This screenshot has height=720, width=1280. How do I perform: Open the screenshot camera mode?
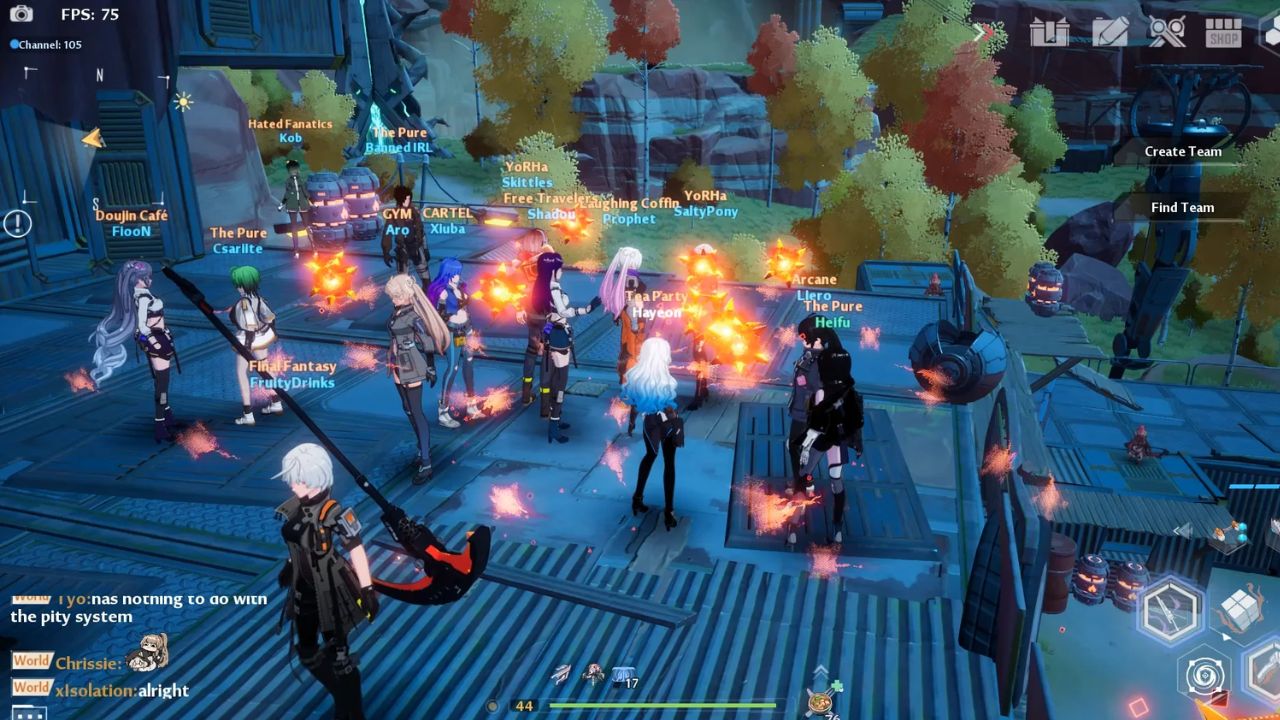coord(21,14)
